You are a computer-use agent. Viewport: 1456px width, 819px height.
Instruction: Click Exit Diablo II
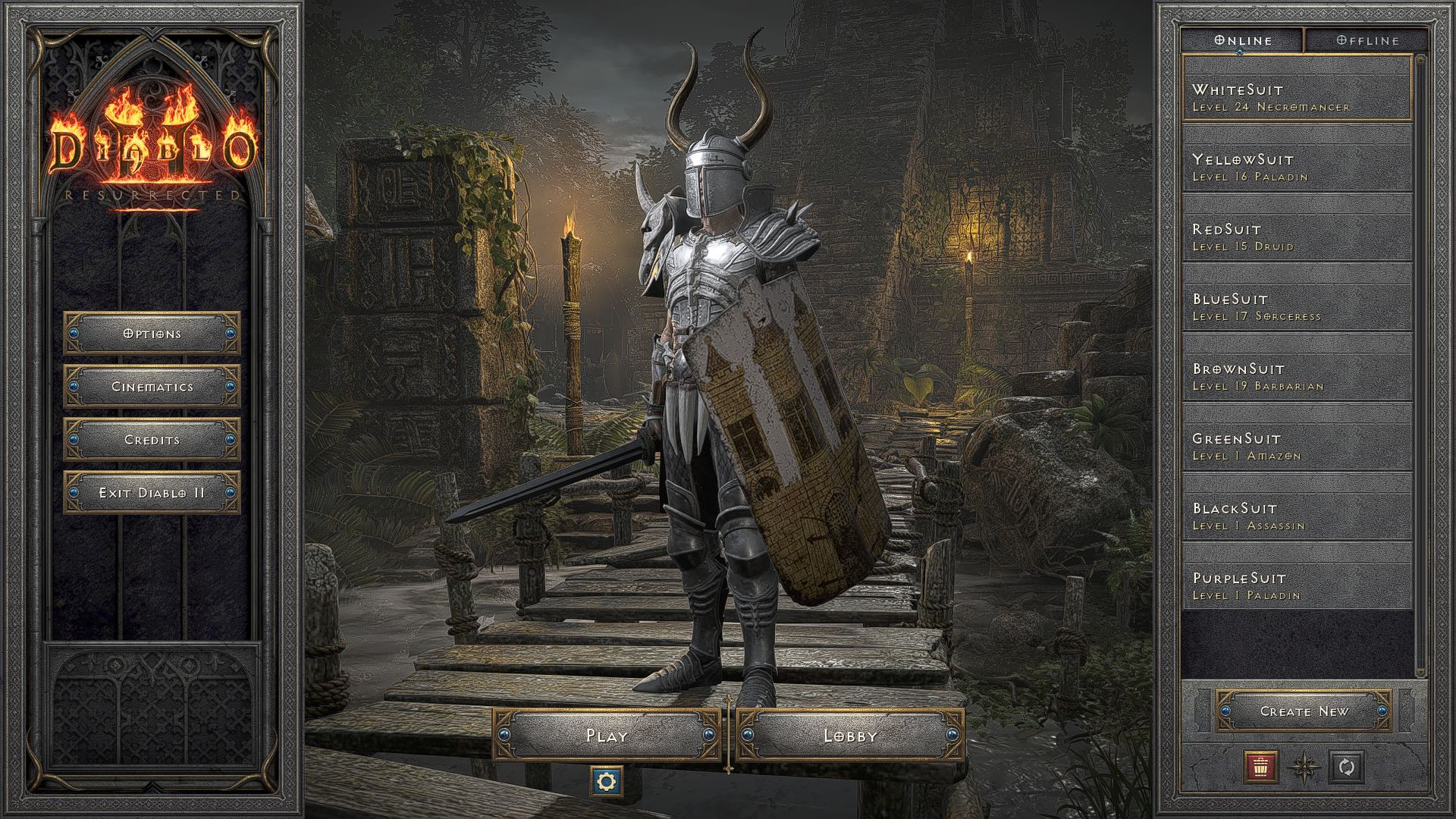pos(150,491)
